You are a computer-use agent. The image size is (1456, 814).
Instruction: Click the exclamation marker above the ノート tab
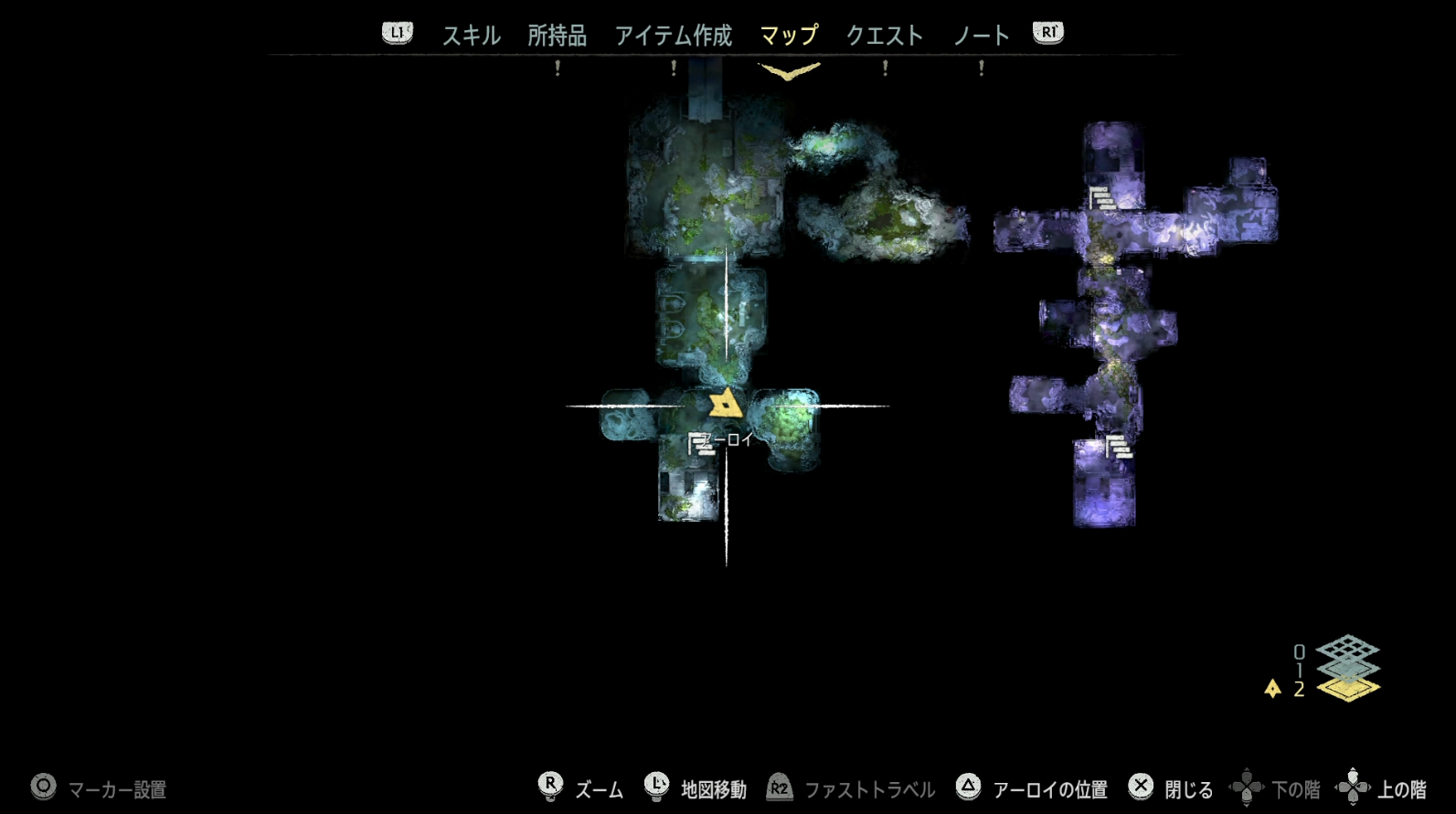pos(980,68)
